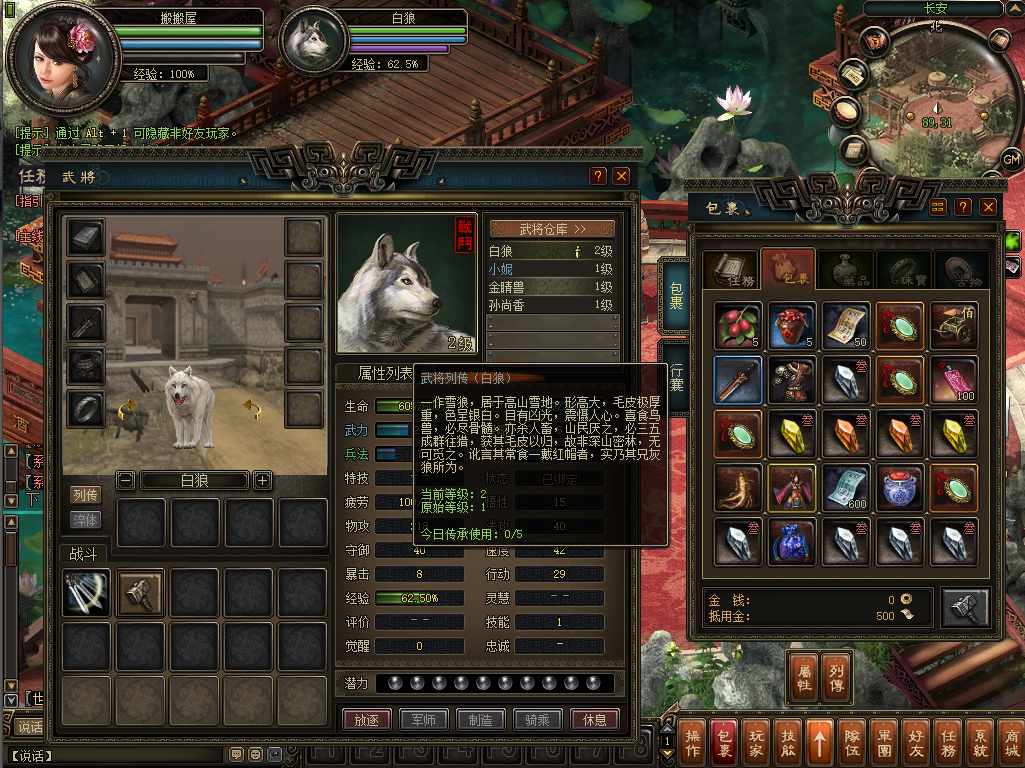1025x768 pixels.
Task: Select the red berries item slot
Action: pyautogui.click(x=738, y=326)
